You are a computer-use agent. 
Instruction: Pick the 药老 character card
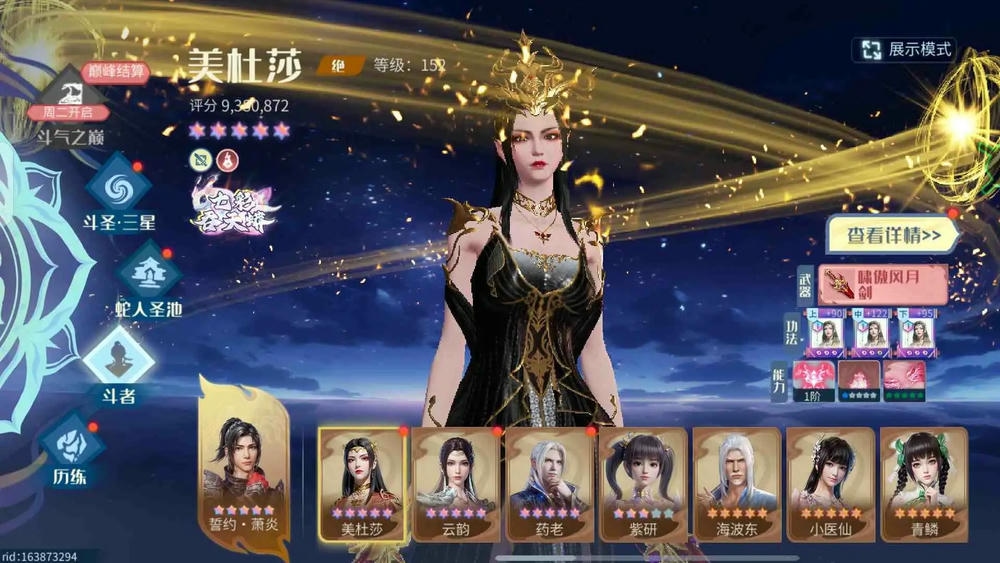coord(549,484)
